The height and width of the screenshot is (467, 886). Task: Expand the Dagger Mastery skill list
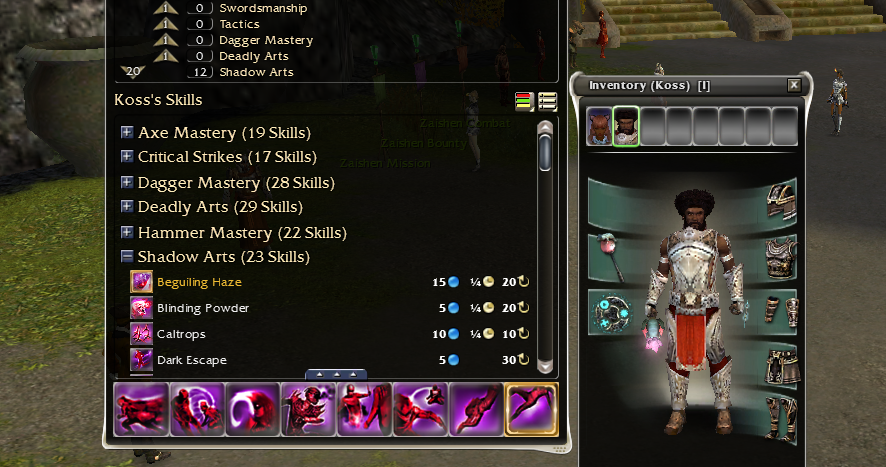127,183
